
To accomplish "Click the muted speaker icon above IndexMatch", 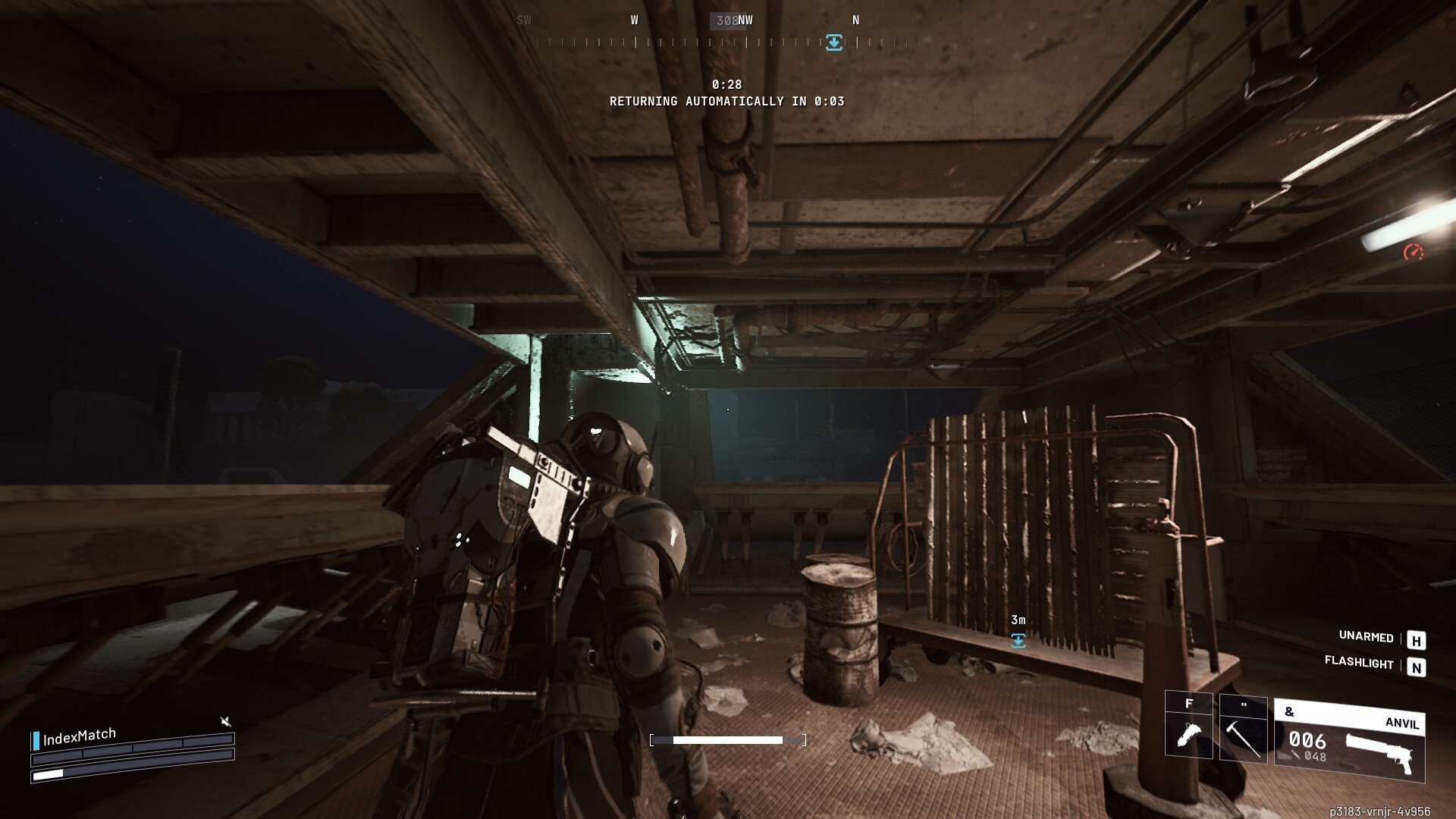I will pos(225,720).
